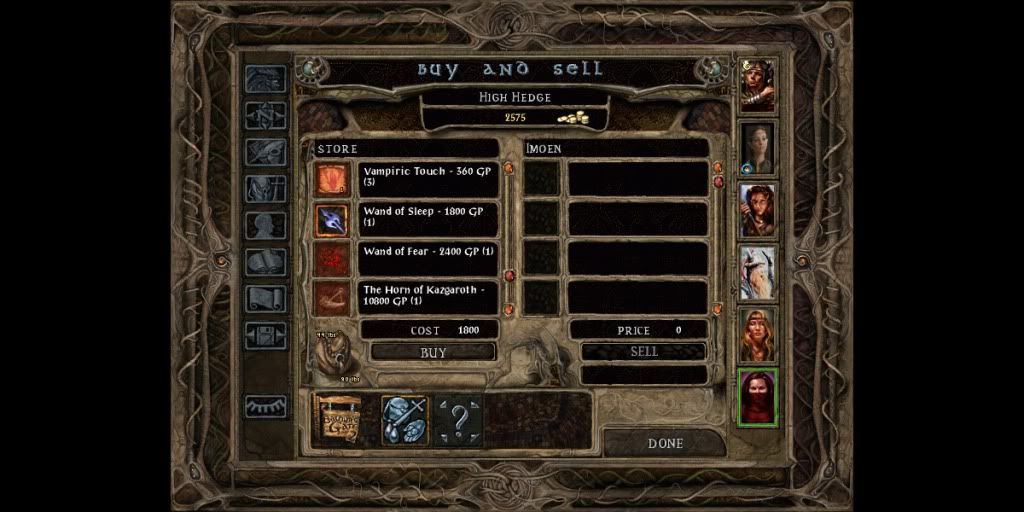Switch to the identify items tab

click(405, 420)
